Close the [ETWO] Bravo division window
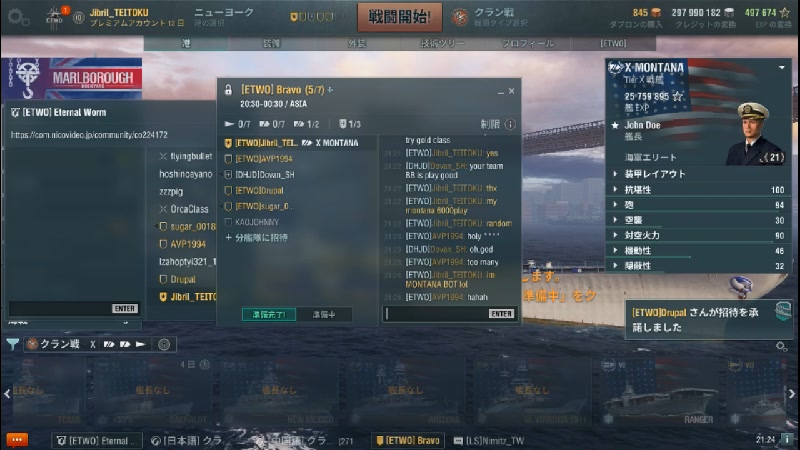800x450 pixels. (x=513, y=89)
